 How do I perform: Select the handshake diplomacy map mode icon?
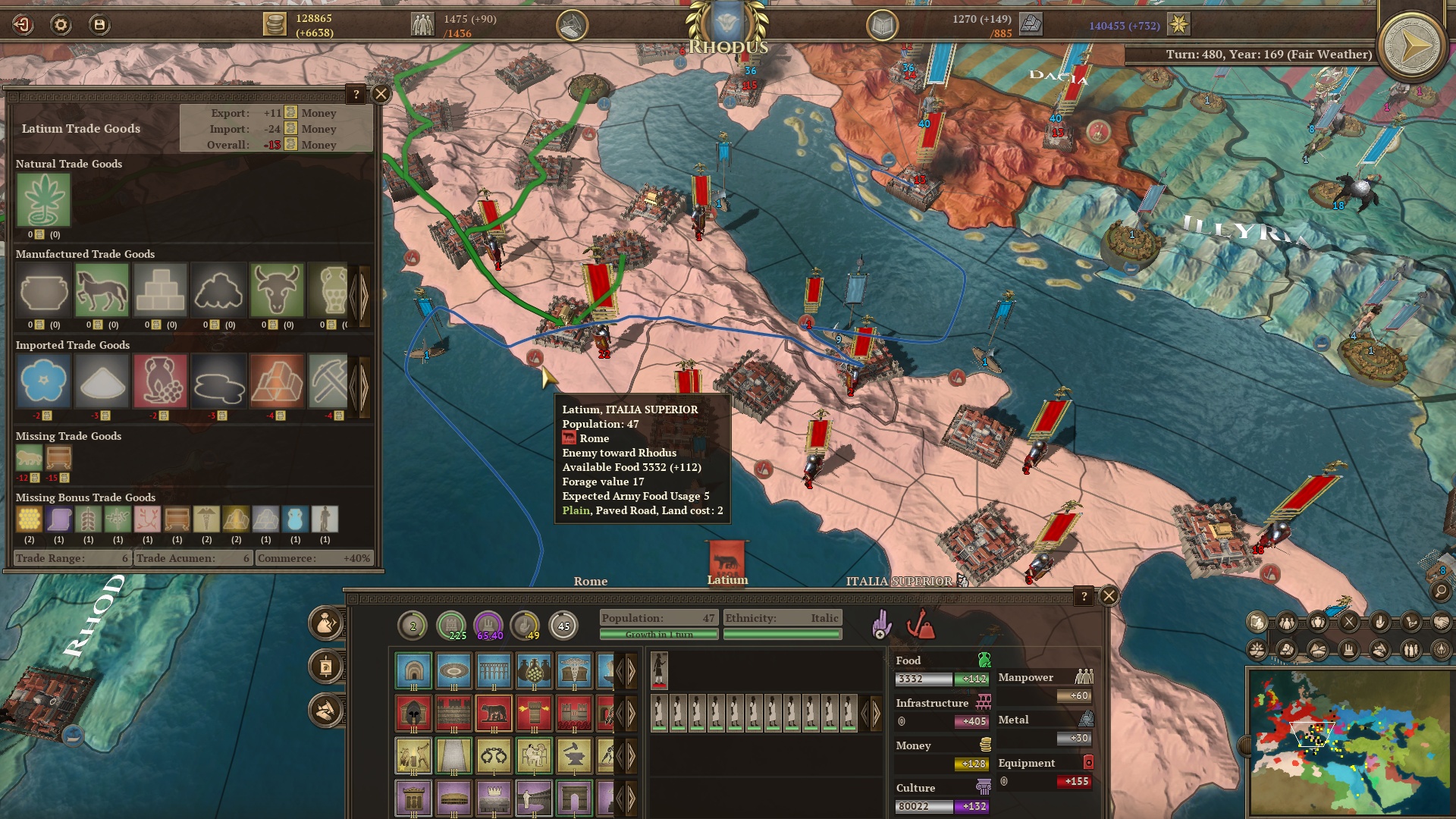1441,623
